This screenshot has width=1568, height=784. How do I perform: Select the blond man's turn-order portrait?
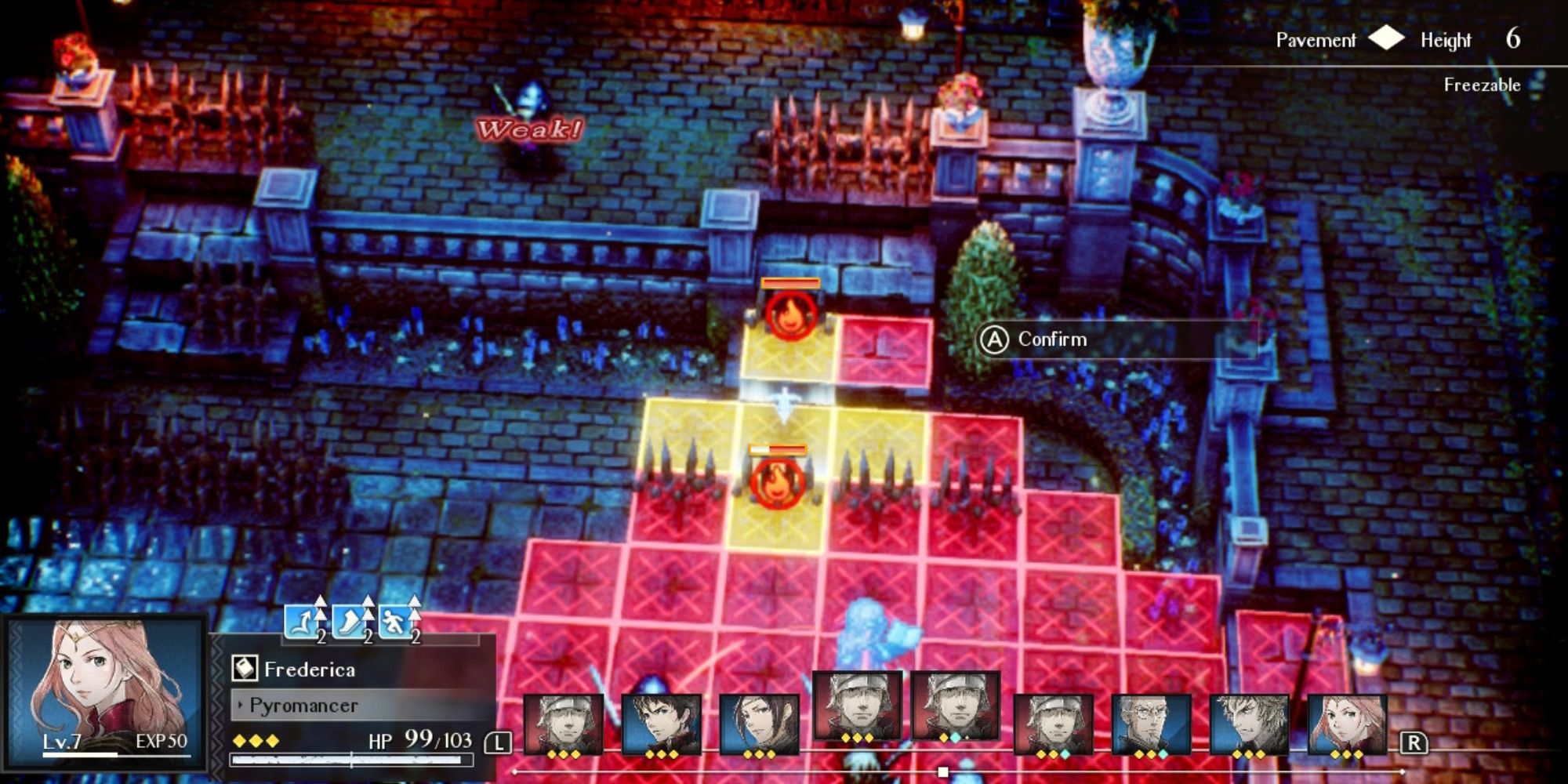(x=1249, y=725)
